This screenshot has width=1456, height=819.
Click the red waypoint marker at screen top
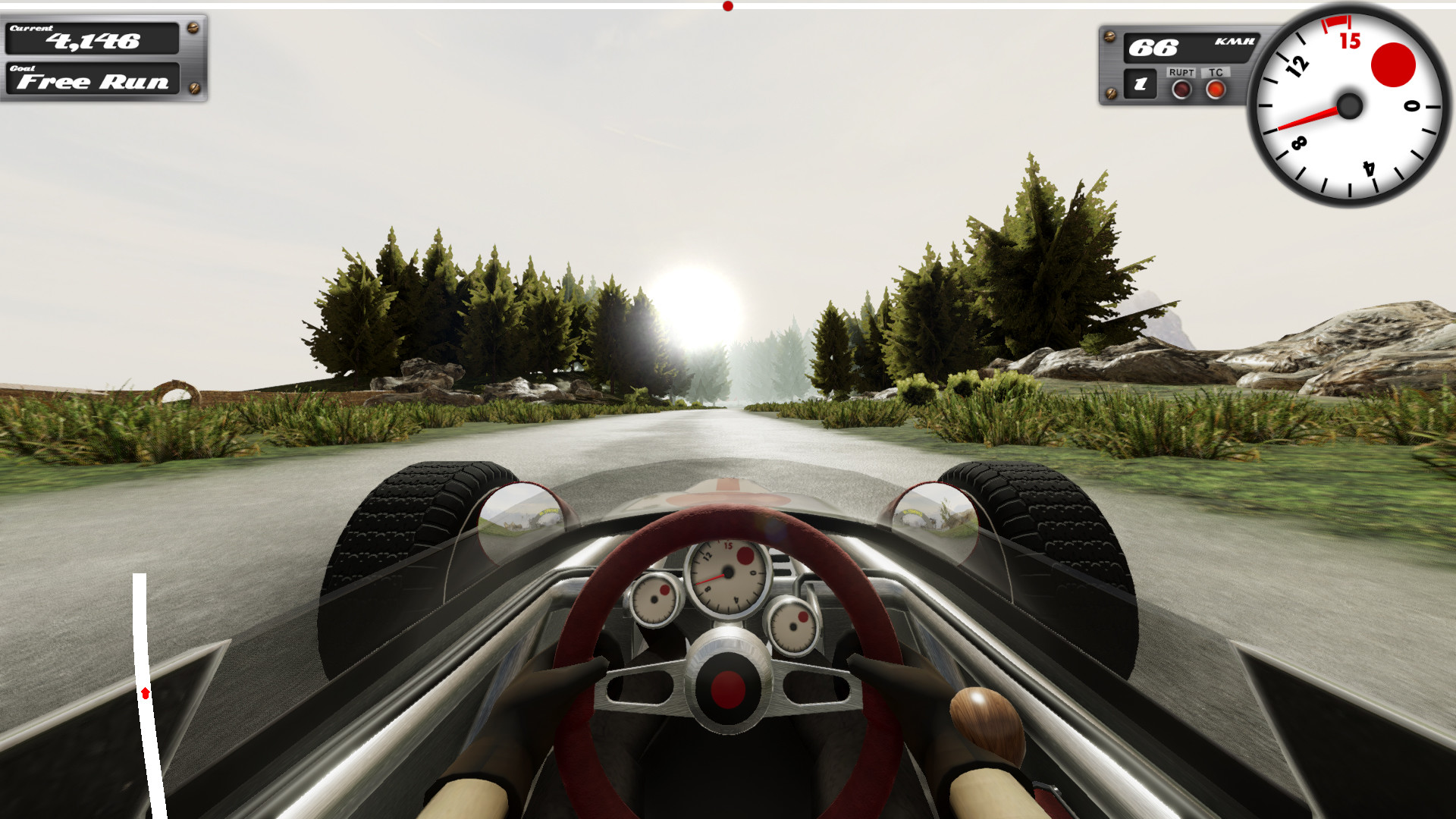728,5
